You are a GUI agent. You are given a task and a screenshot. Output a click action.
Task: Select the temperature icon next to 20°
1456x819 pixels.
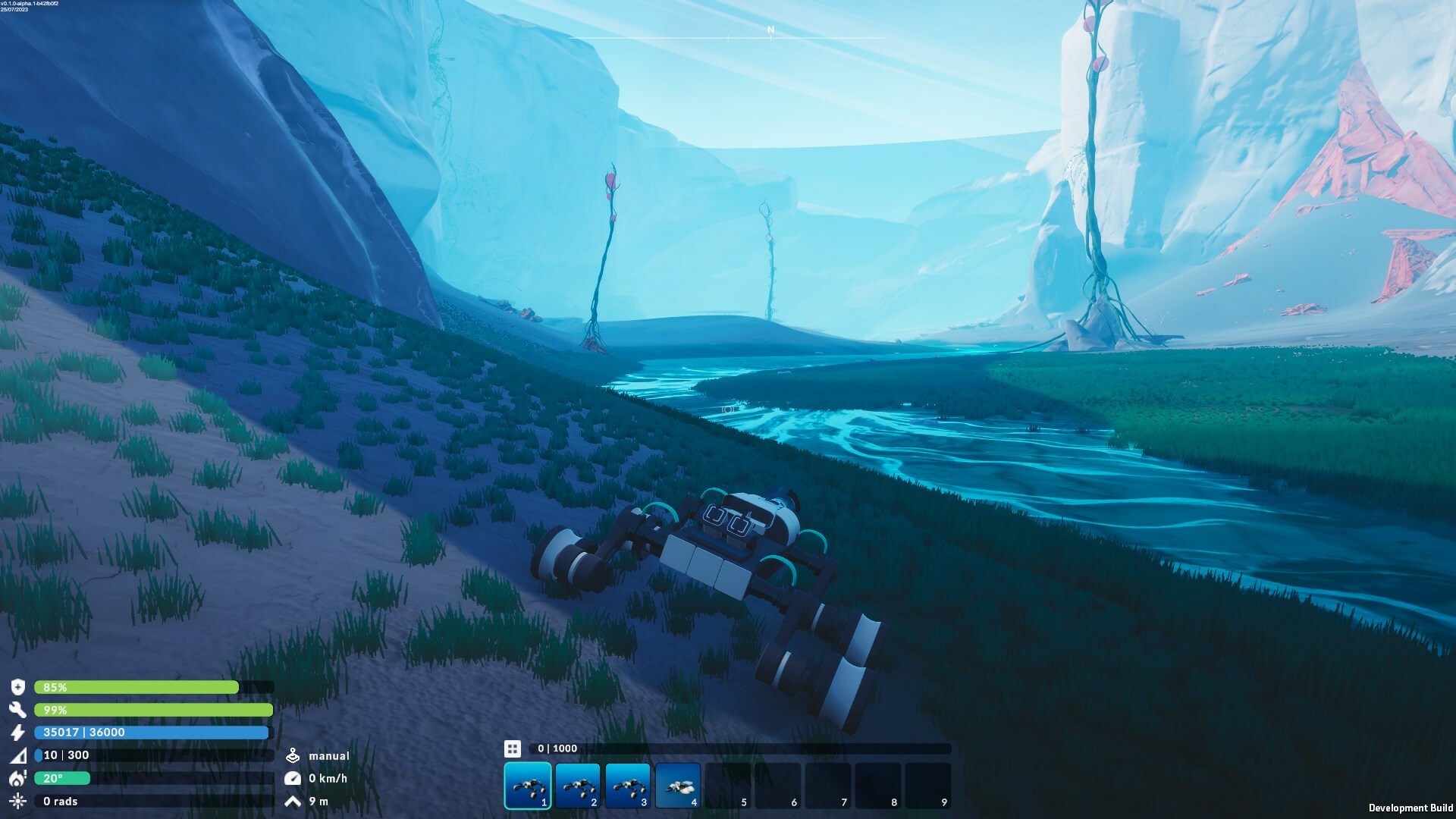pos(18,778)
